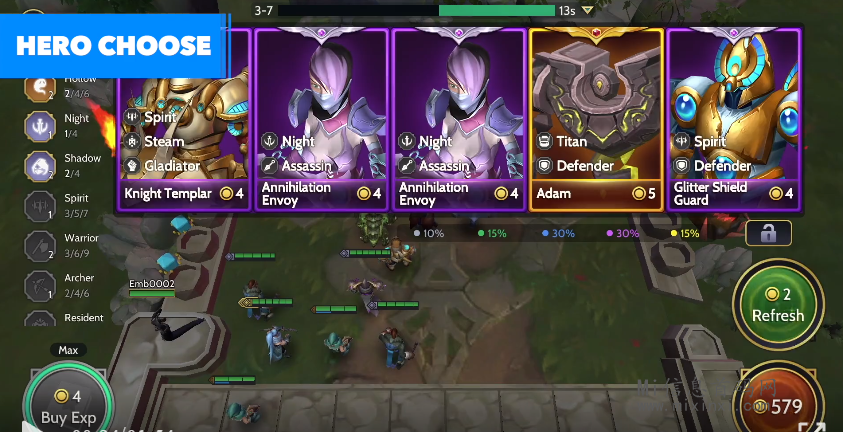The image size is (843, 432).
Task: Buy the Knight Templar hero card
Action: 184,120
